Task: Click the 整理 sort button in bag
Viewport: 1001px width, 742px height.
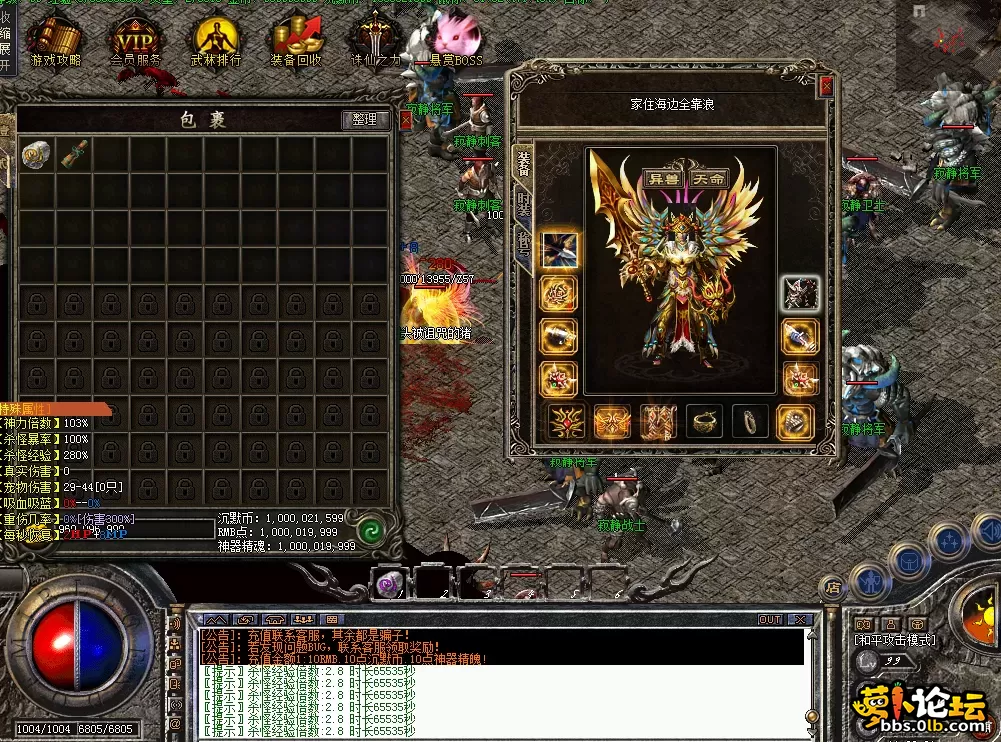Action: [364, 119]
